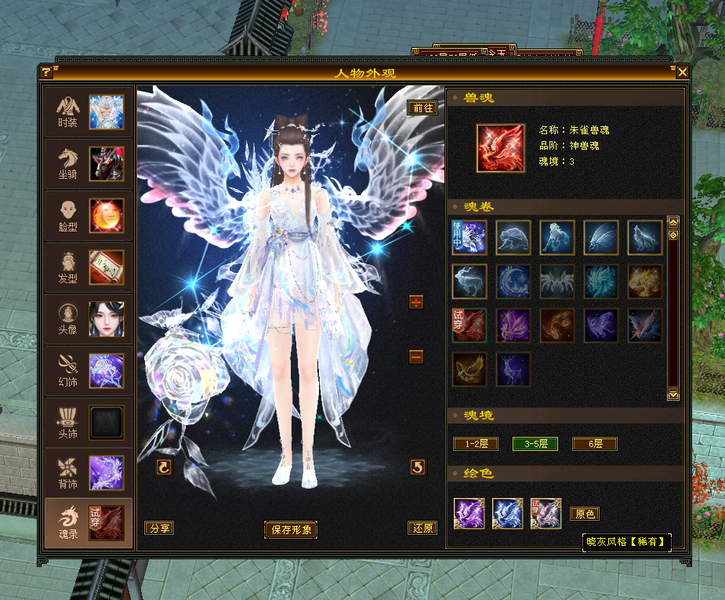Viewport: 725px width, 600px height.
Task: Click the 分享 share button
Action: click(x=159, y=528)
